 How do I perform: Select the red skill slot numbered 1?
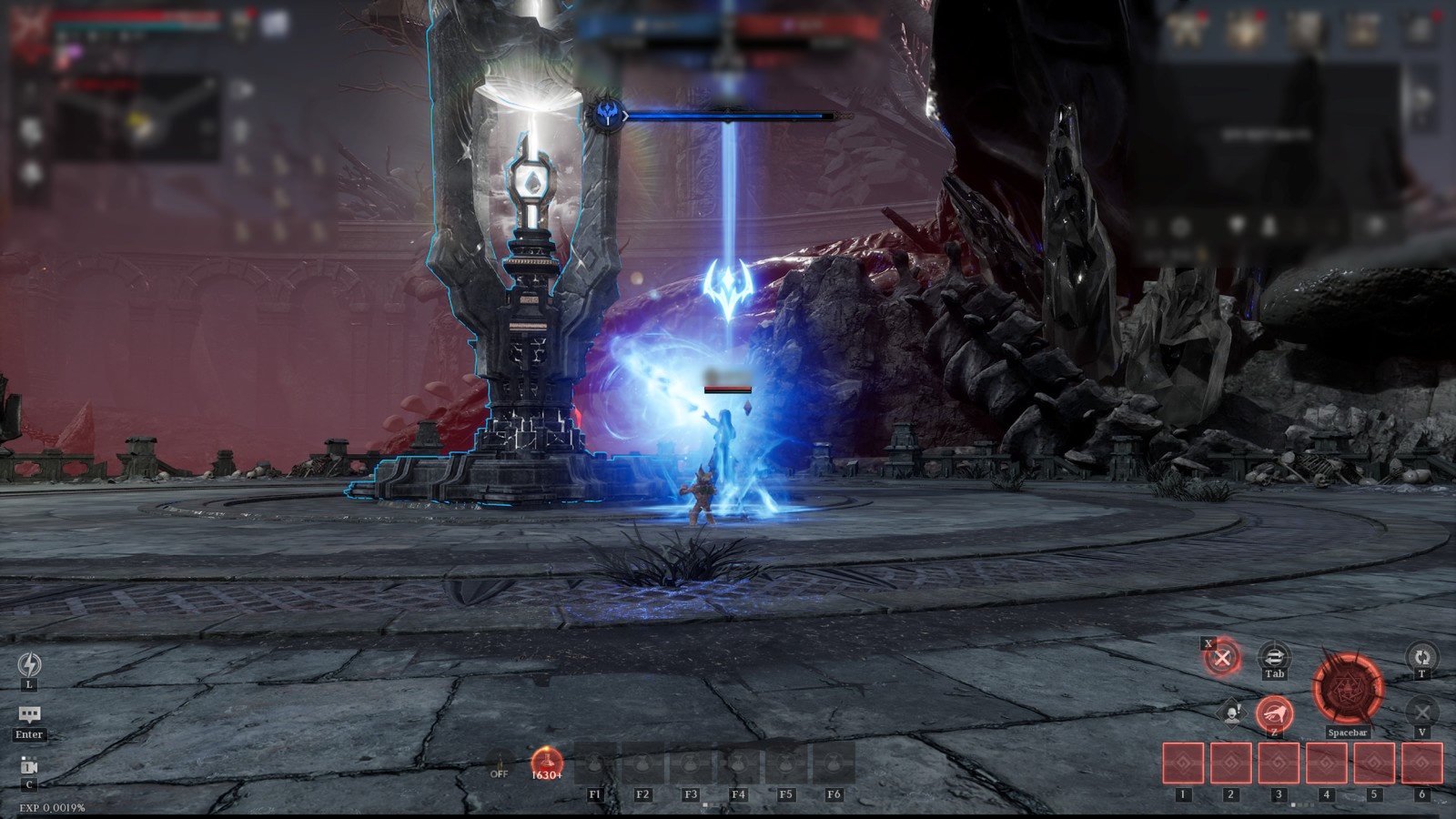click(x=1184, y=763)
